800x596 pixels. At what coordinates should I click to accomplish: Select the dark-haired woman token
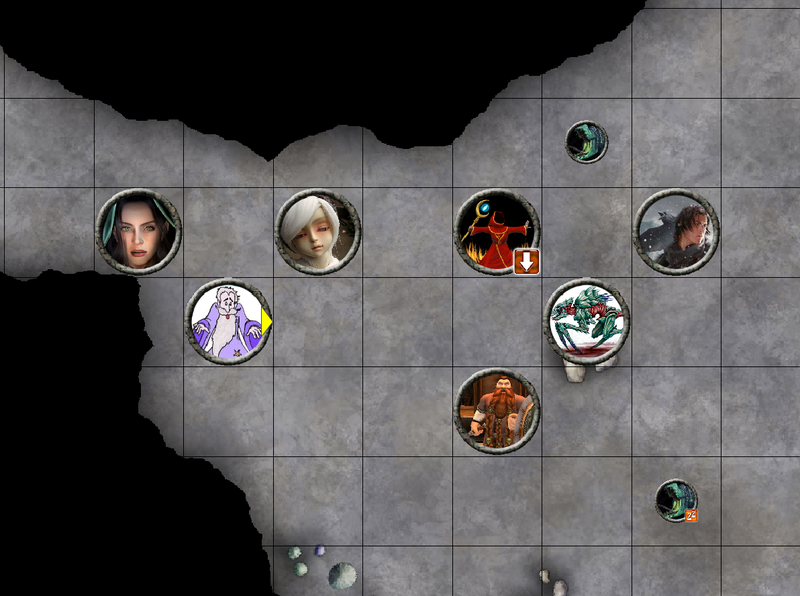coord(139,231)
